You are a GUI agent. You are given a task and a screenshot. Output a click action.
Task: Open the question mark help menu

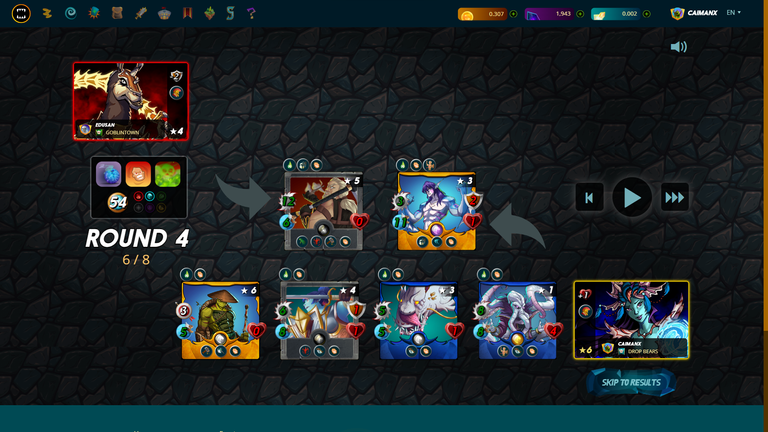click(x=251, y=13)
